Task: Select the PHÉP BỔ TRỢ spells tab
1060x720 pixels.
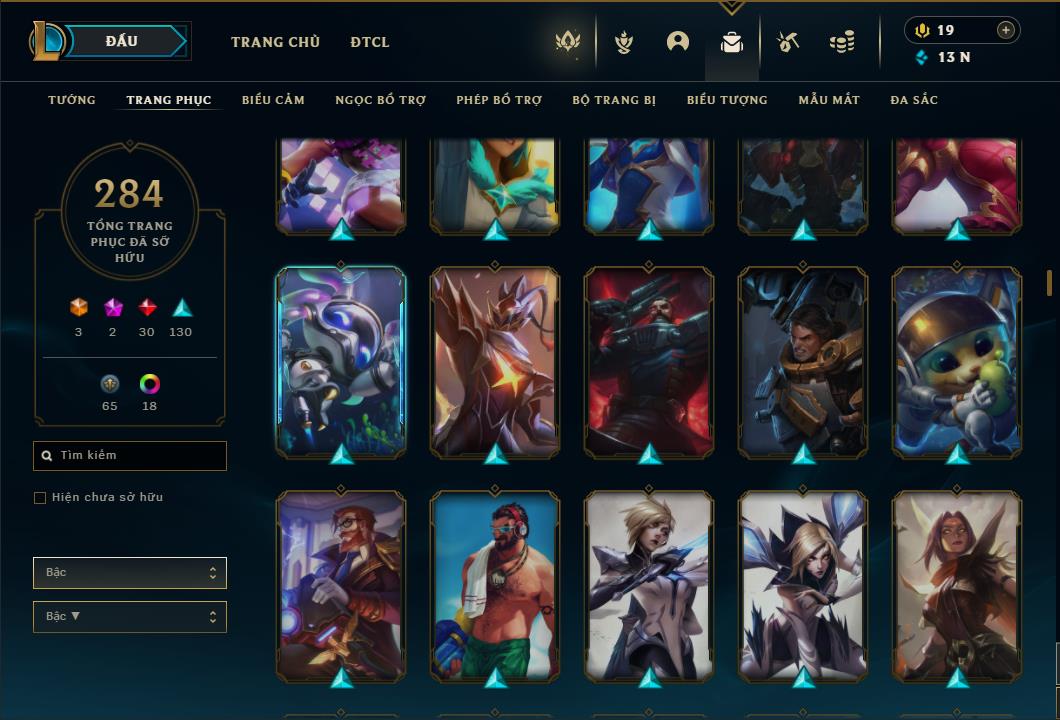Action: [499, 100]
